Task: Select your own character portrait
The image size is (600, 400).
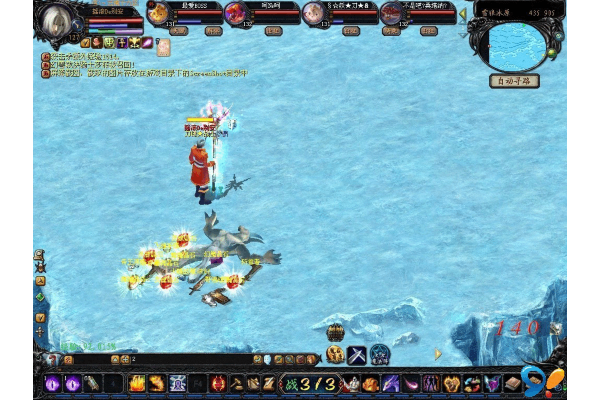Action: click(x=59, y=20)
